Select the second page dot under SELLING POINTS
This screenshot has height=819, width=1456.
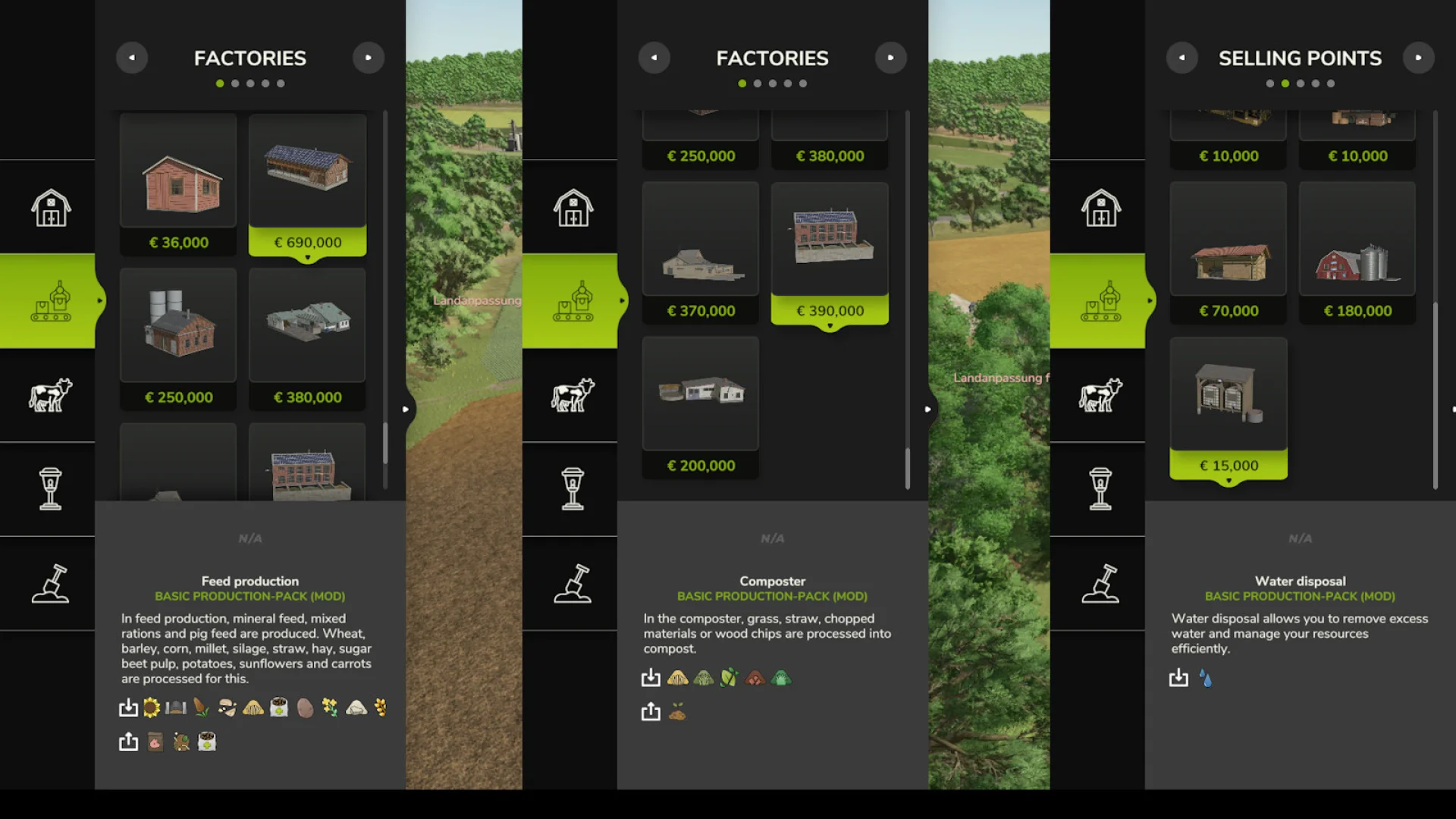pyautogui.click(x=1285, y=83)
